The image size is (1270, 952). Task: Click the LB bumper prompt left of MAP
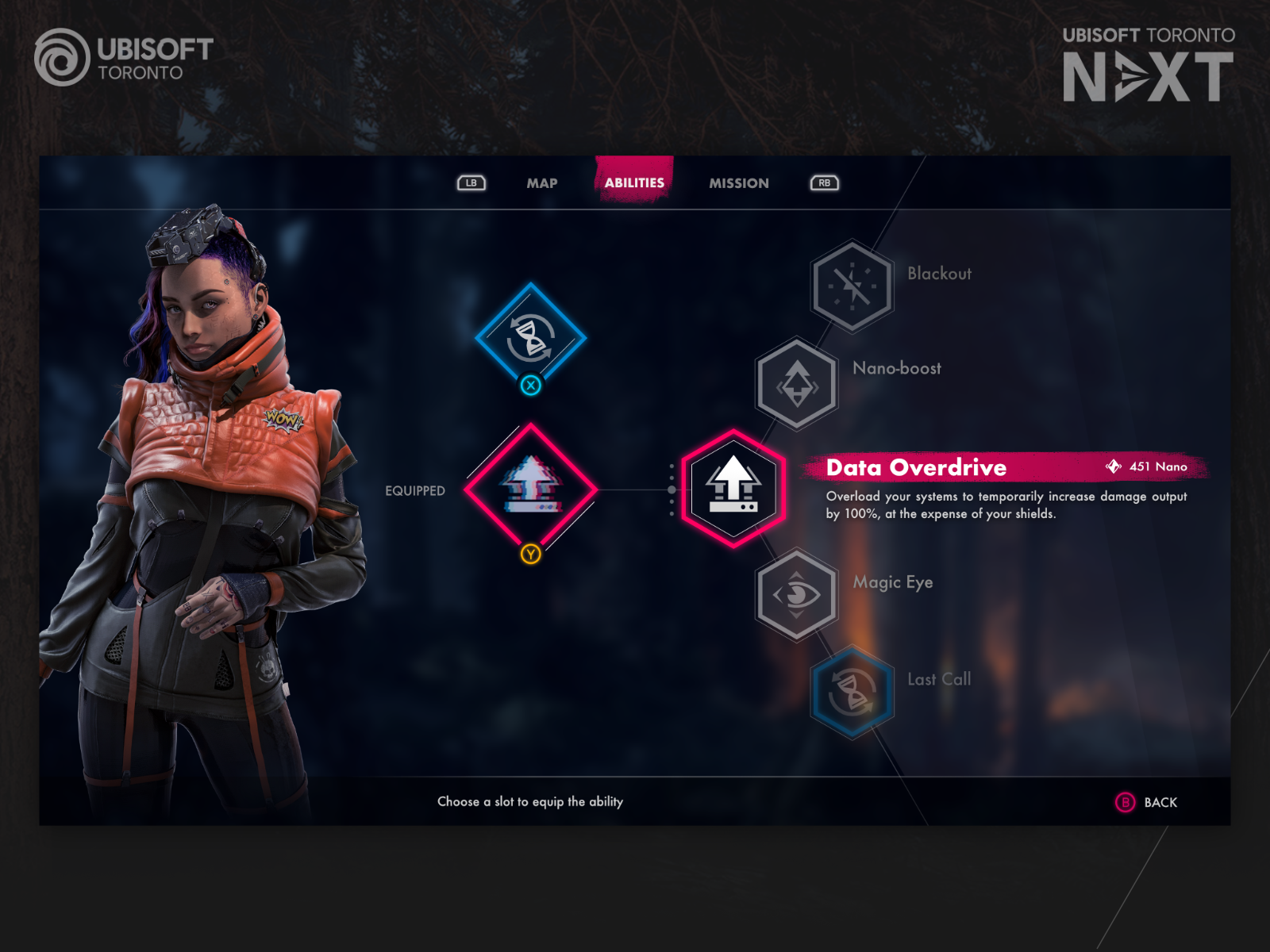click(471, 182)
